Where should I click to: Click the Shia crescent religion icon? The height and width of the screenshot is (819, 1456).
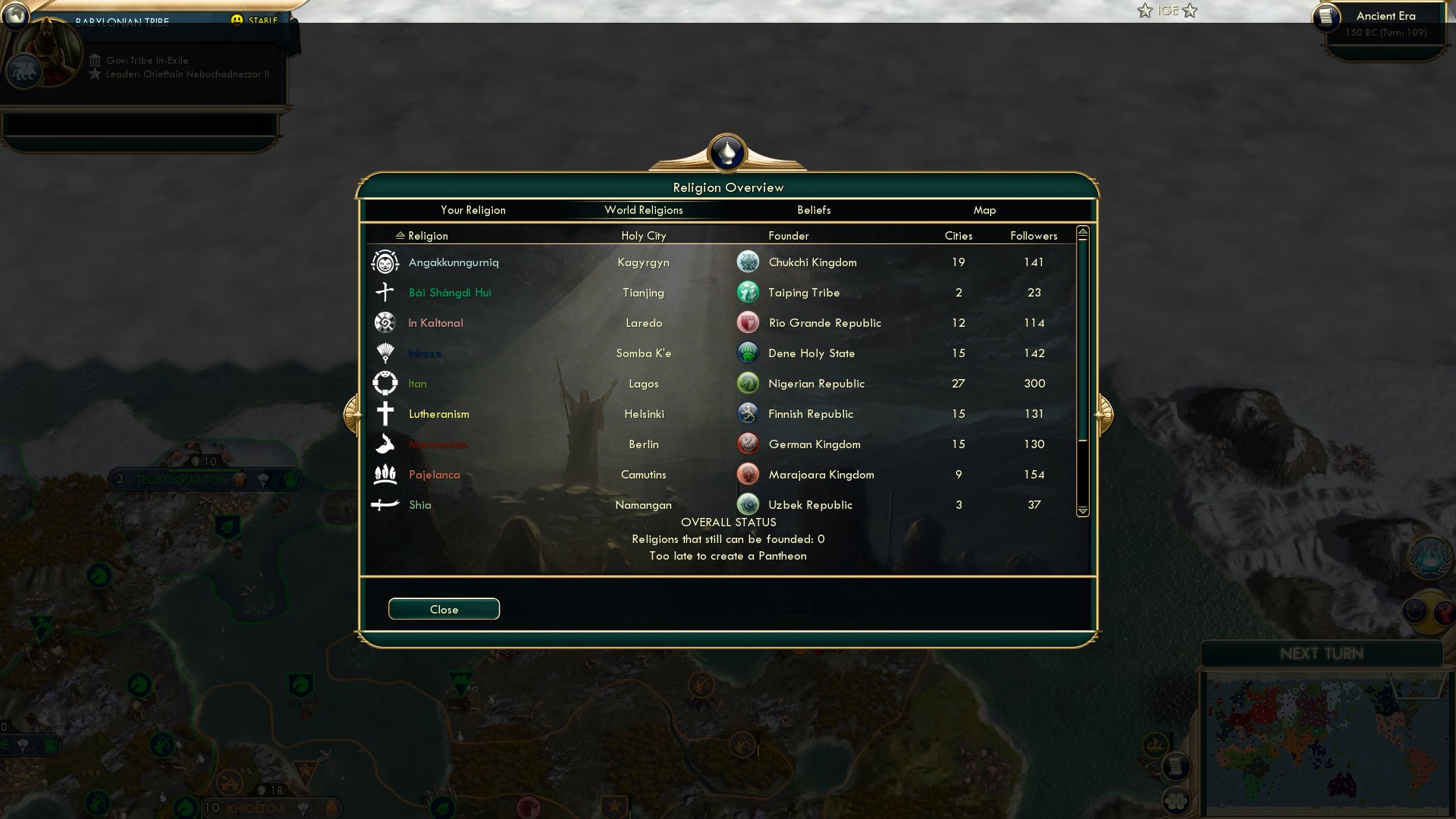385,504
